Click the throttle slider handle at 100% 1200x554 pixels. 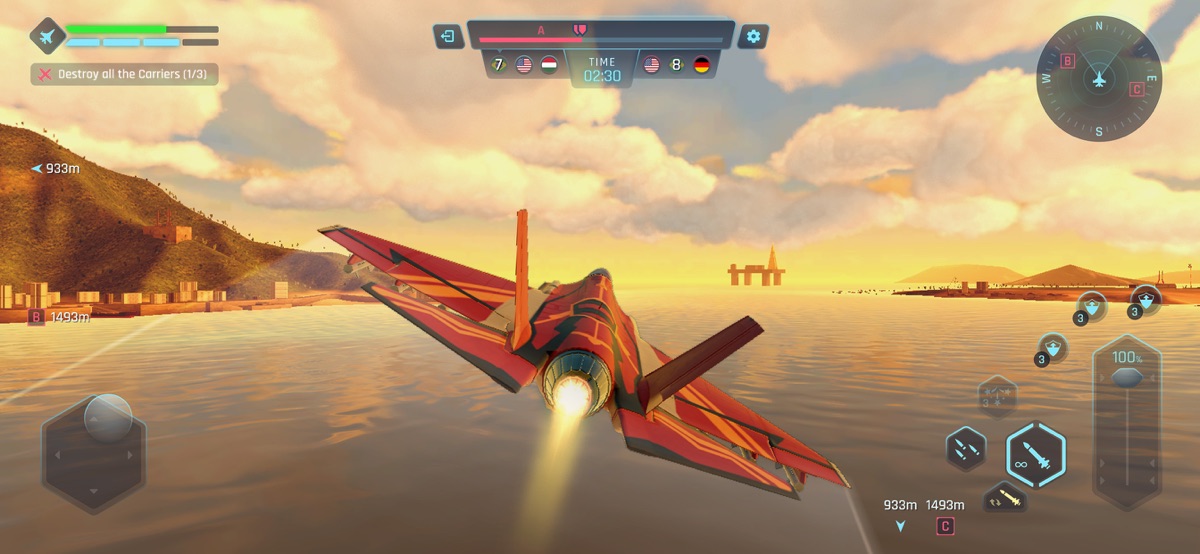tap(1127, 377)
